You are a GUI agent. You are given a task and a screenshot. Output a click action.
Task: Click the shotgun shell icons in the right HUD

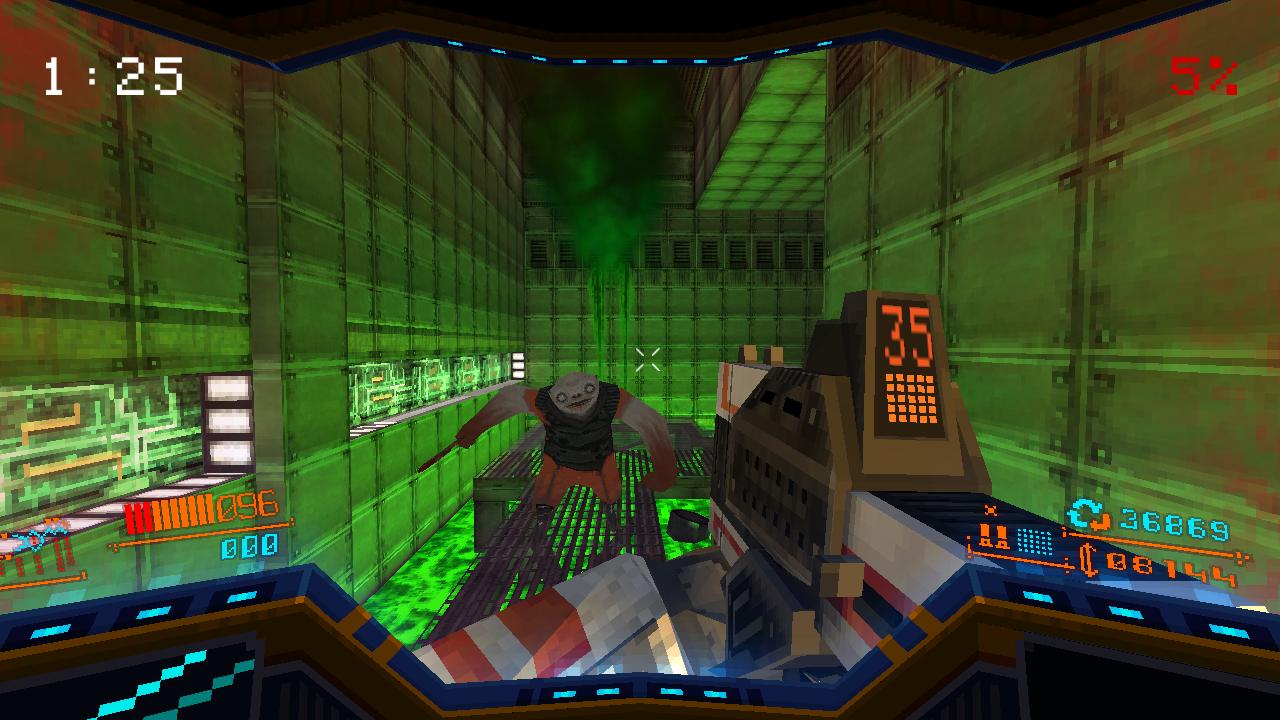click(995, 537)
